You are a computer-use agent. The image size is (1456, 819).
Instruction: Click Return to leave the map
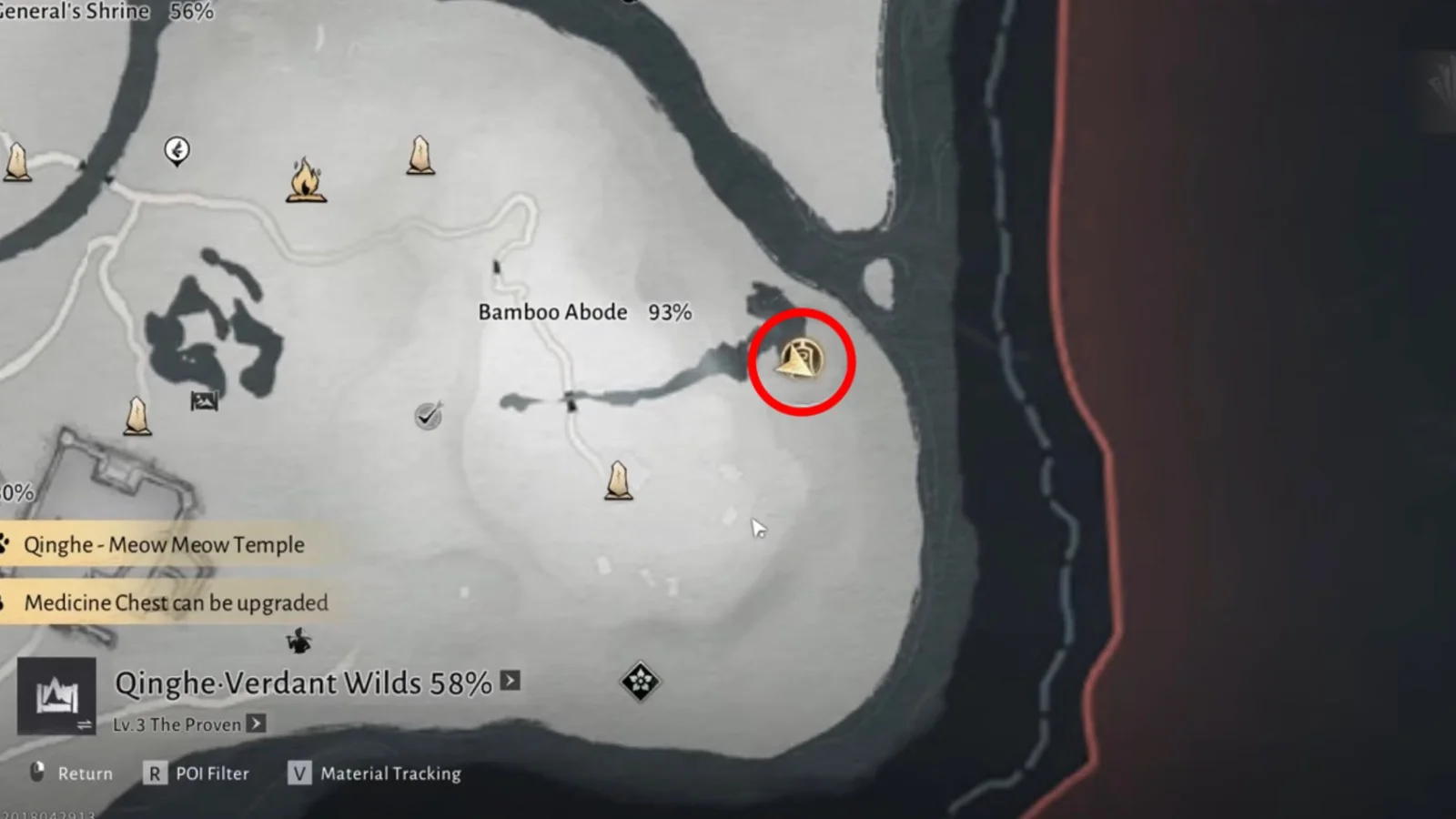pos(73,773)
